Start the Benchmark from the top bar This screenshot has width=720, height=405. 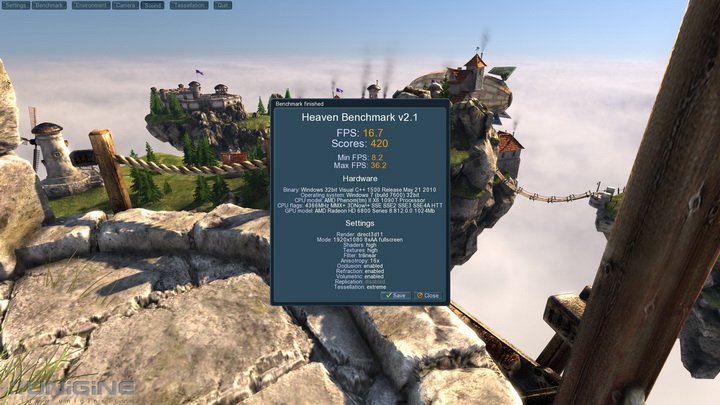[x=50, y=5]
